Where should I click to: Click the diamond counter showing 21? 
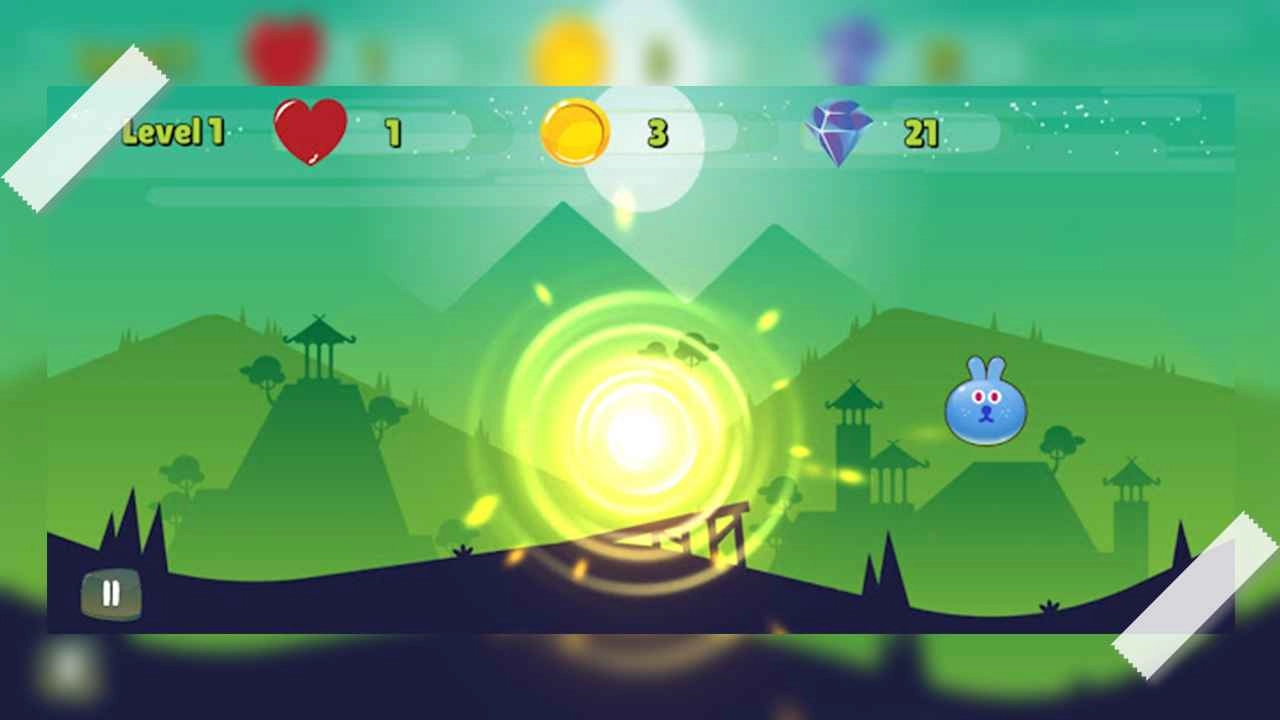coord(922,131)
